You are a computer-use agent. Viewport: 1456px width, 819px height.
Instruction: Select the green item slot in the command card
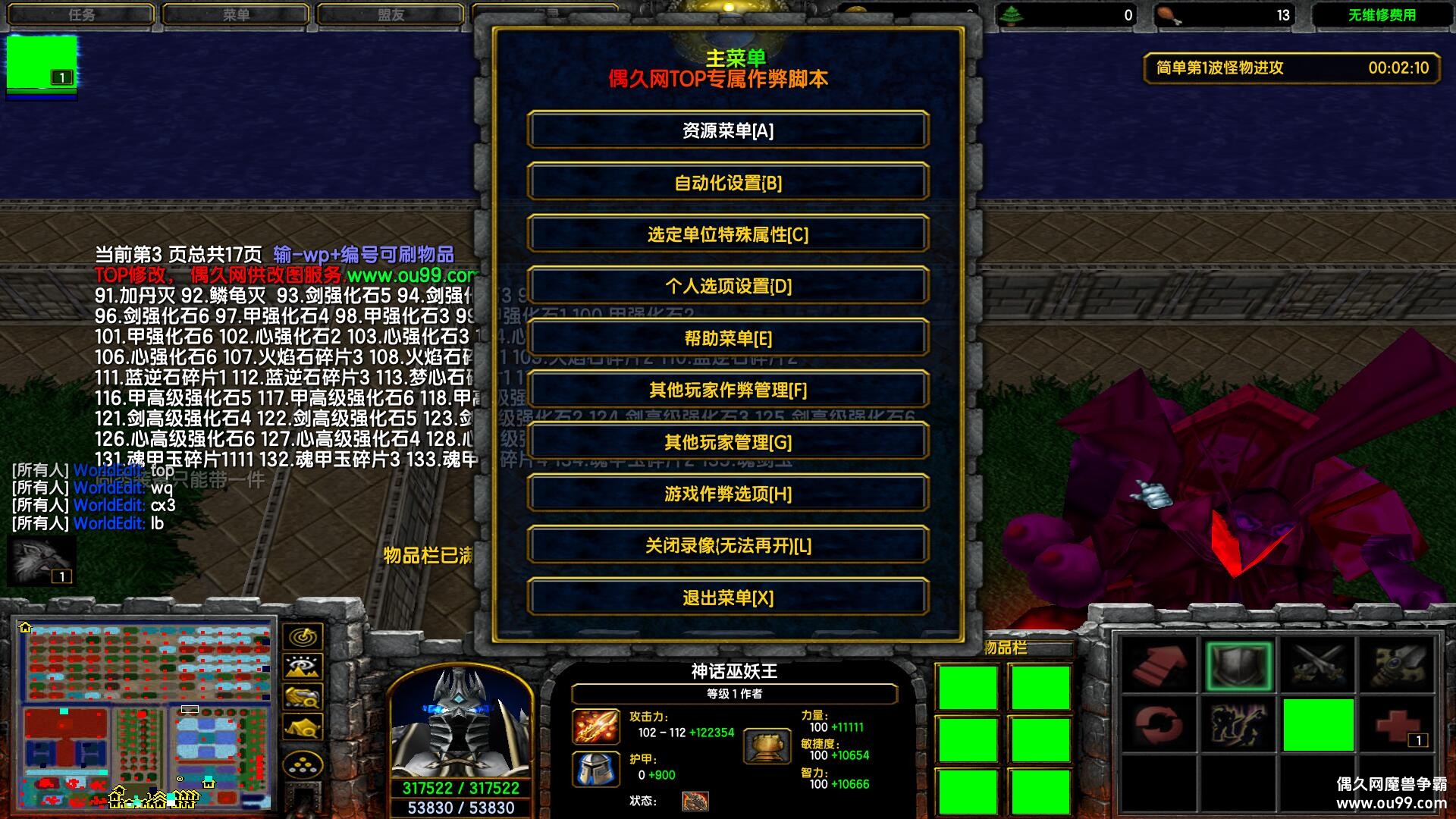(x=1316, y=724)
